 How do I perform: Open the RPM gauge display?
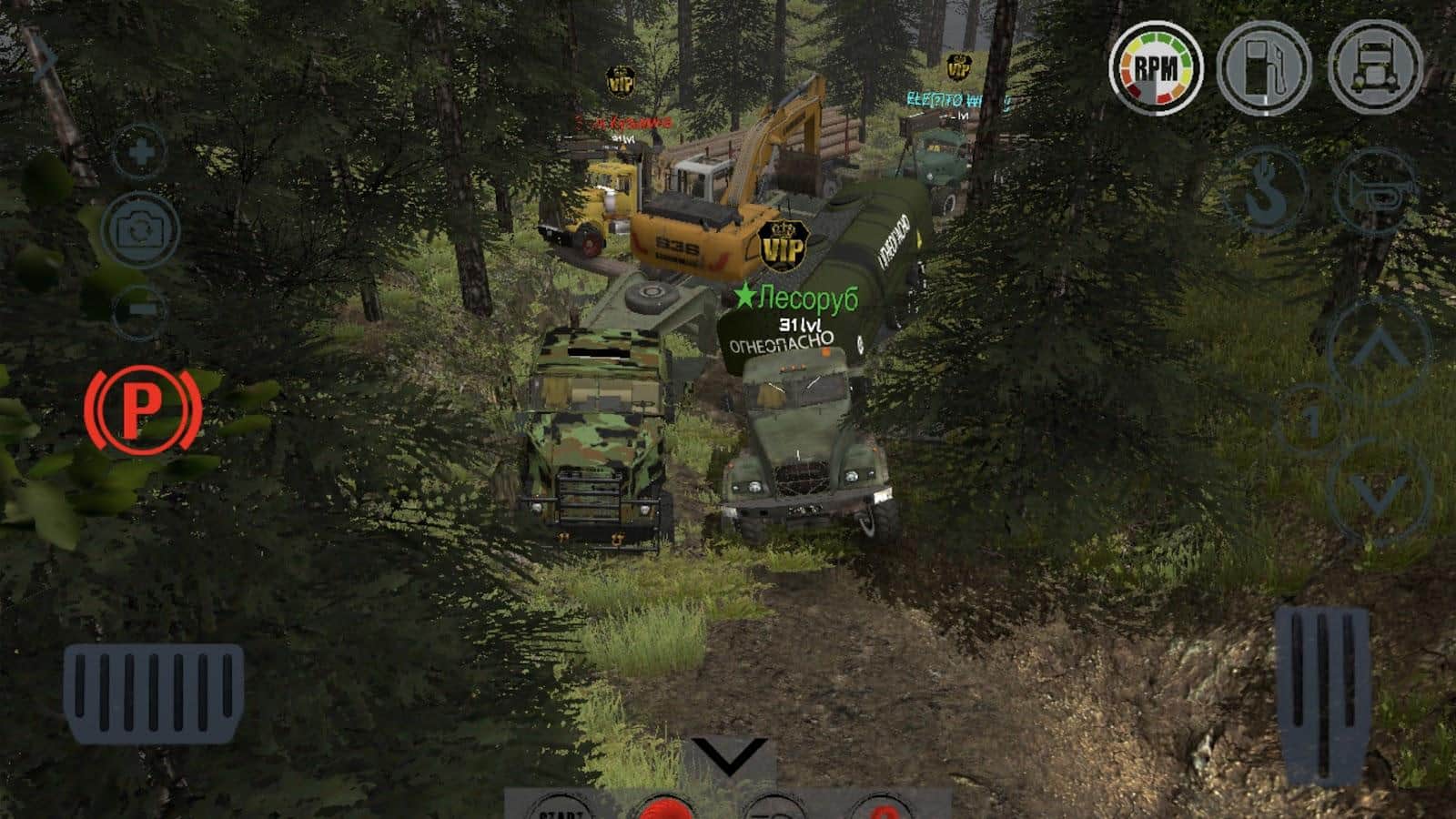pyautogui.click(x=1157, y=65)
